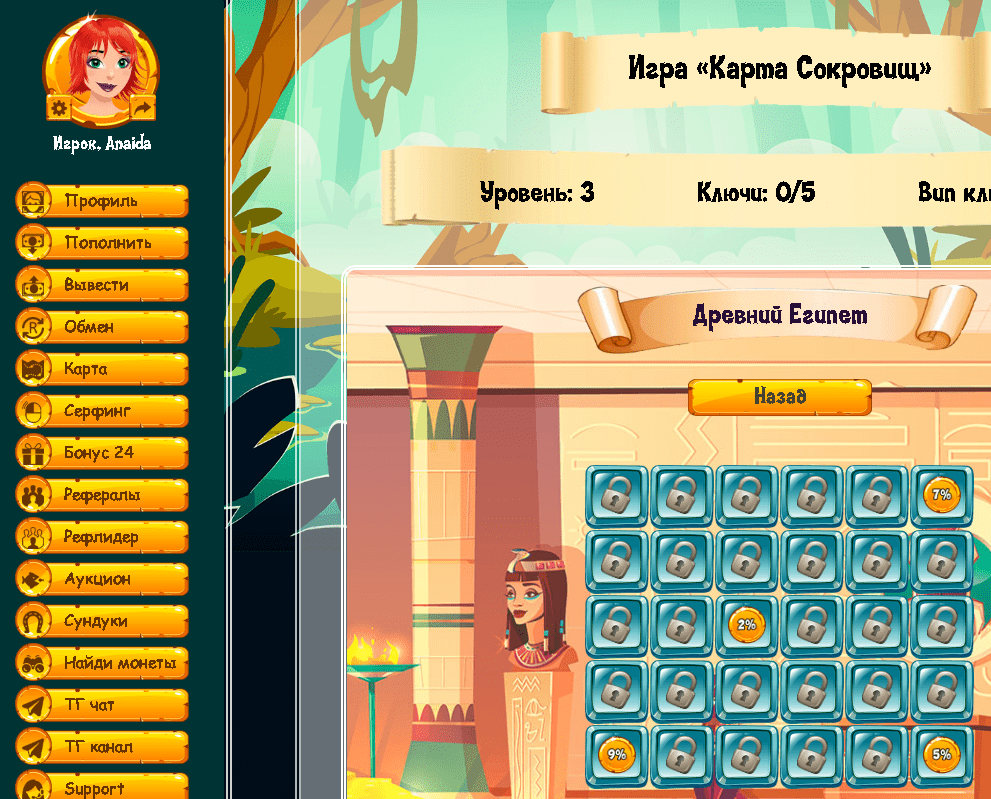Screen dimensions: 991x799
Task: Open the Профиль menu
Action: (102, 201)
